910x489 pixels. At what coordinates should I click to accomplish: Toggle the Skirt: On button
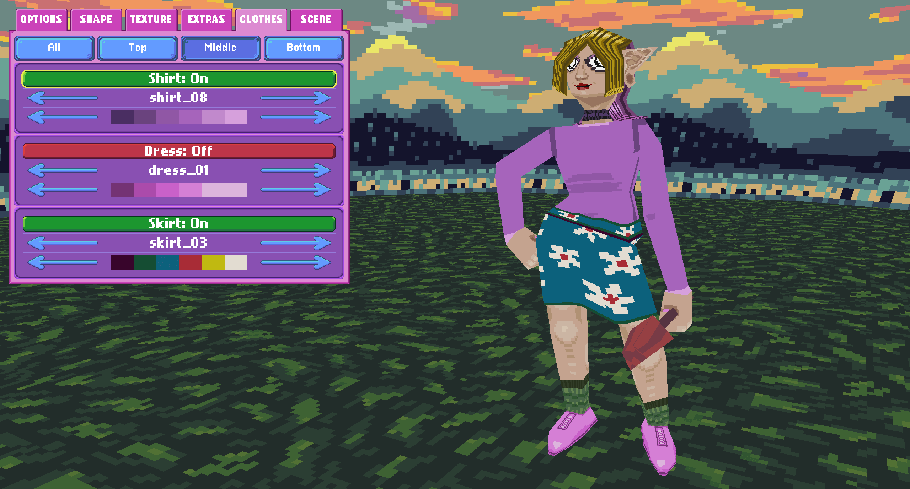tap(179, 224)
